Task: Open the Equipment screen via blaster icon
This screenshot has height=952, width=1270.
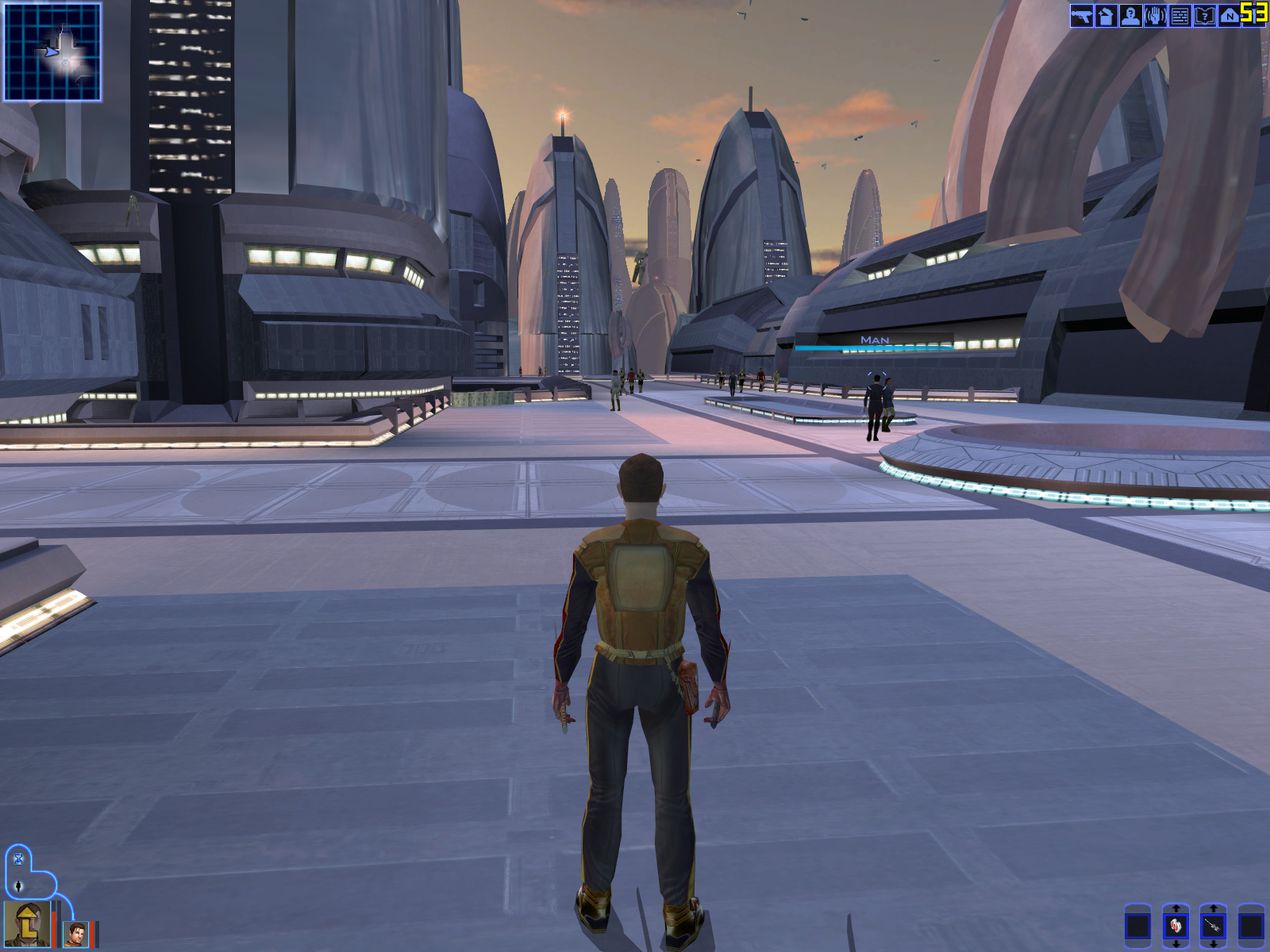Action: pyautogui.click(x=1081, y=16)
